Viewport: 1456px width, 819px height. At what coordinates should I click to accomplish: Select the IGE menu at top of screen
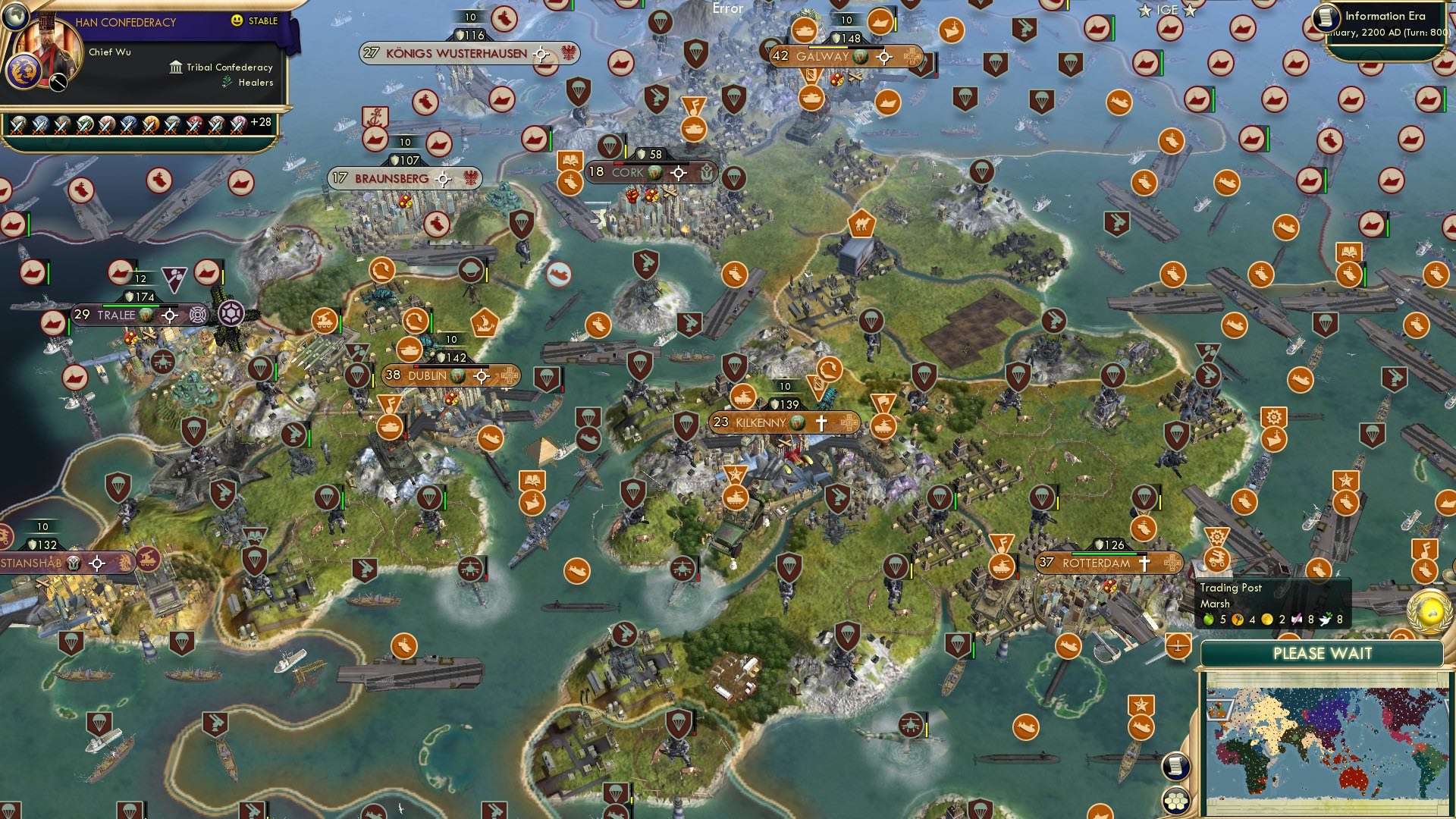[x=1168, y=11]
